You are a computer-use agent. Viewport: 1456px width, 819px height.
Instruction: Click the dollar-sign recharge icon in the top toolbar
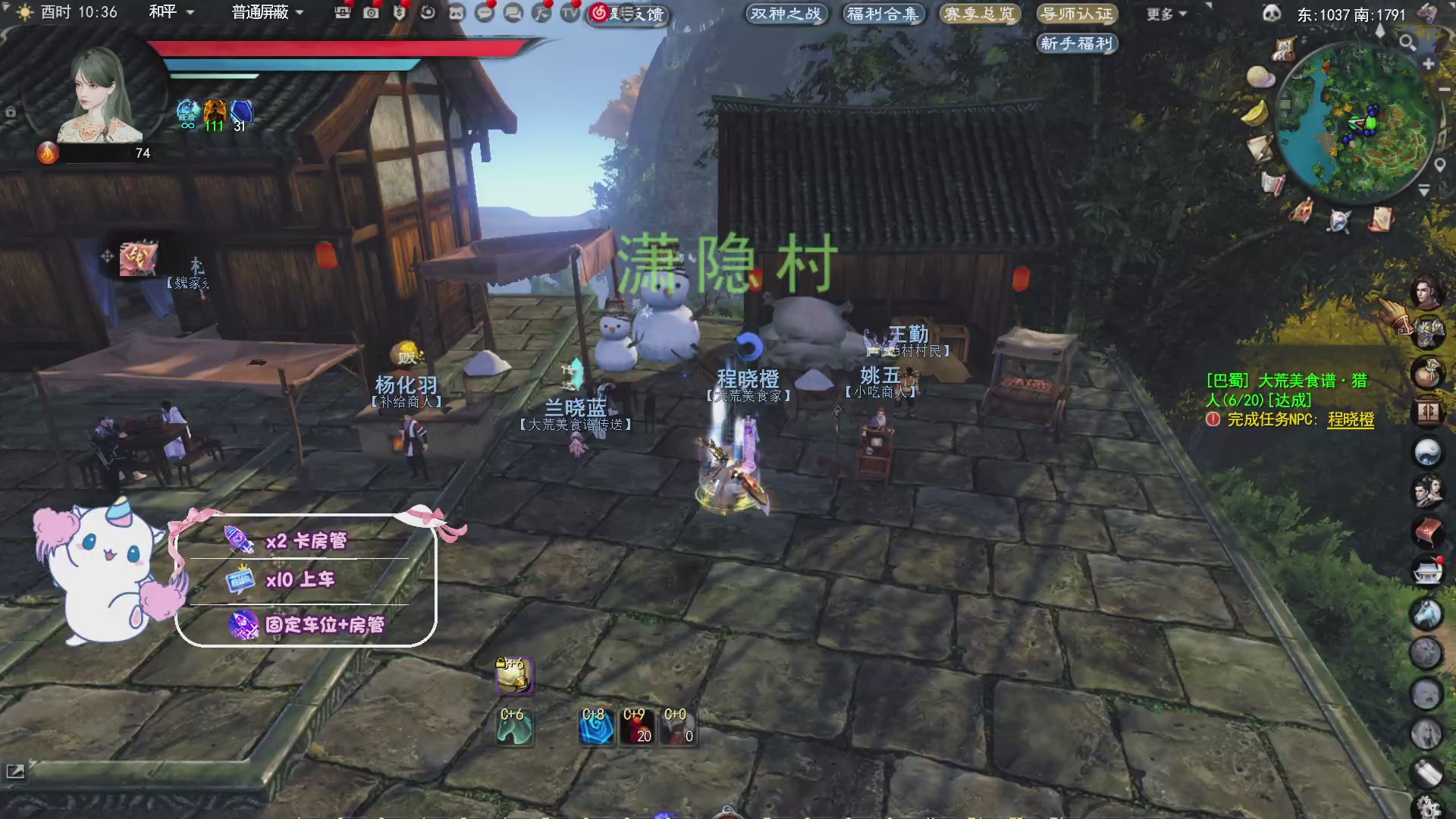(x=400, y=13)
